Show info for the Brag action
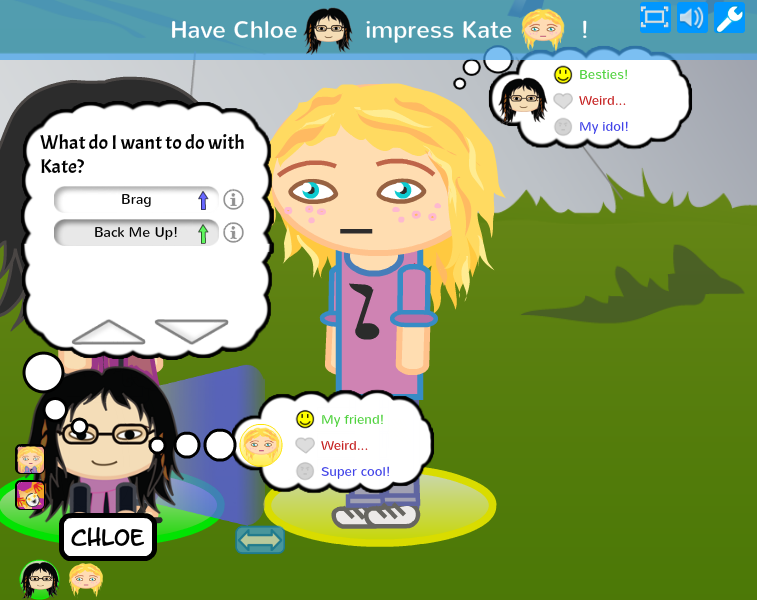This screenshot has height=600, width=757. (234, 200)
